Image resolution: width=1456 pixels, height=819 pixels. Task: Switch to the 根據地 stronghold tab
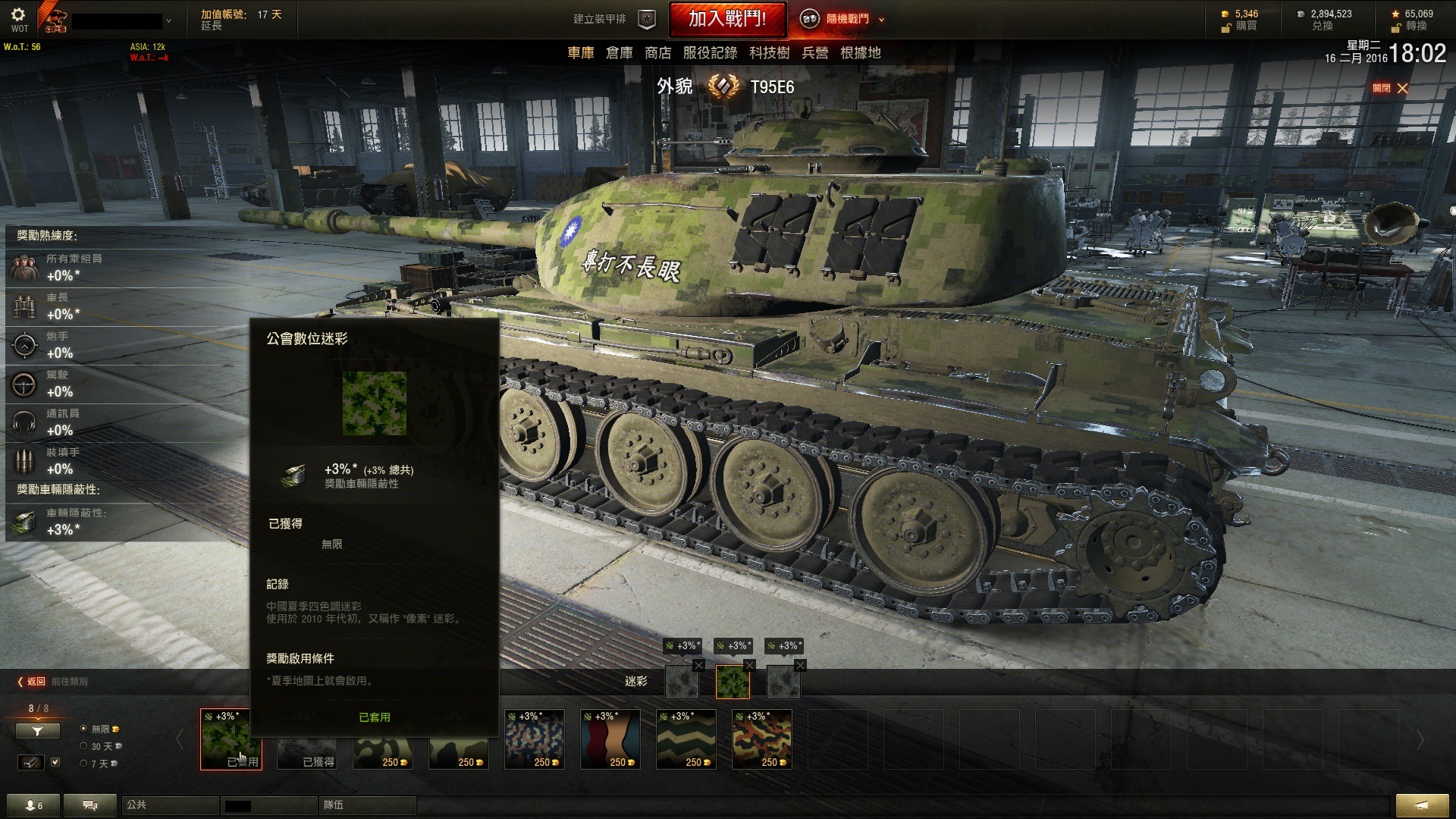point(860,52)
